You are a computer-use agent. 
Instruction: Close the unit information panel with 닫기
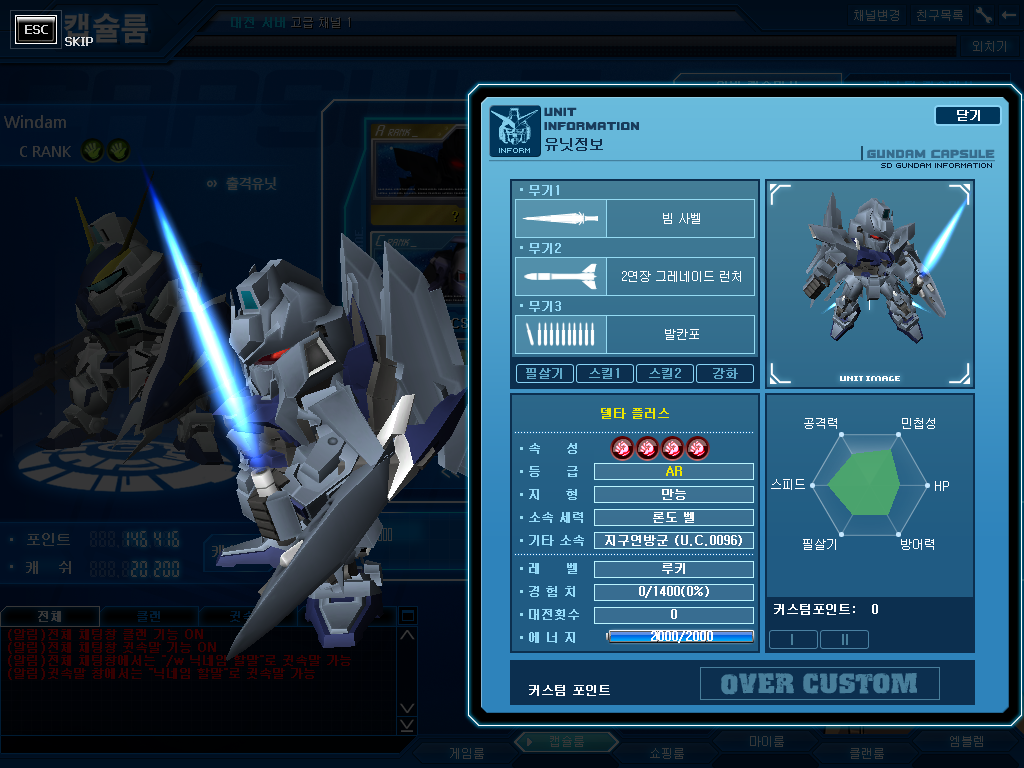[967, 116]
